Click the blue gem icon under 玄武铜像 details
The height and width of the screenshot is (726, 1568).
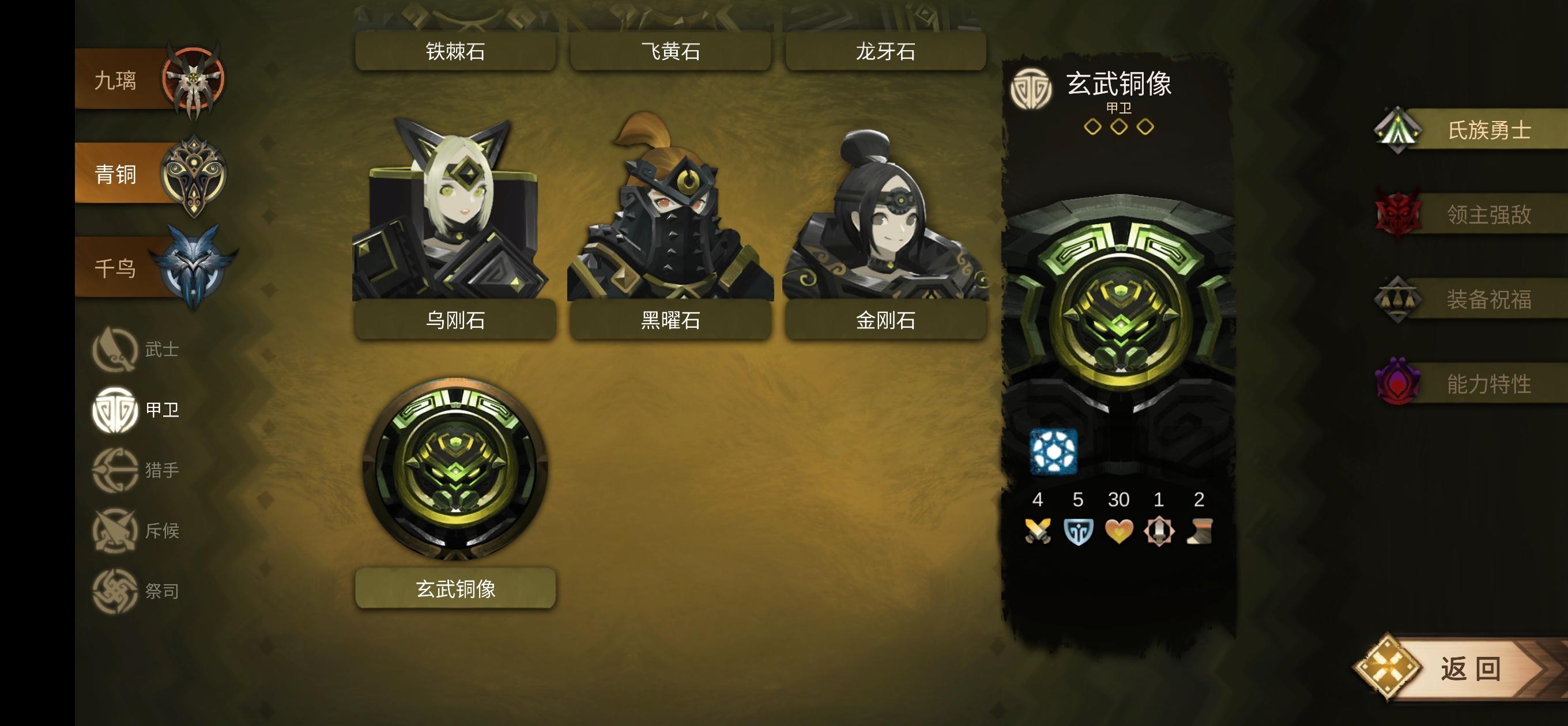coord(1056,453)
